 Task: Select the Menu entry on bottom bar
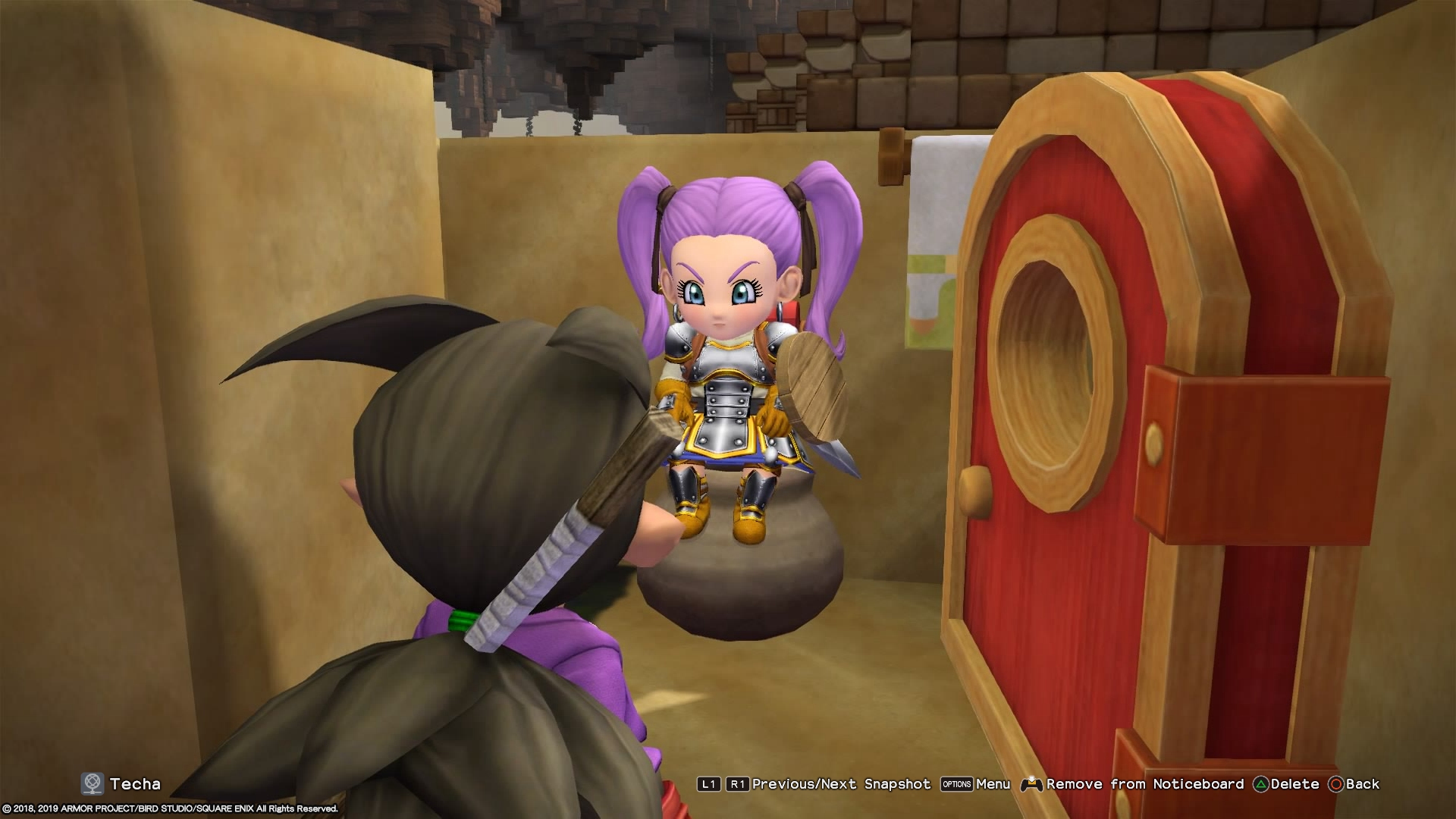pos(993,785)
